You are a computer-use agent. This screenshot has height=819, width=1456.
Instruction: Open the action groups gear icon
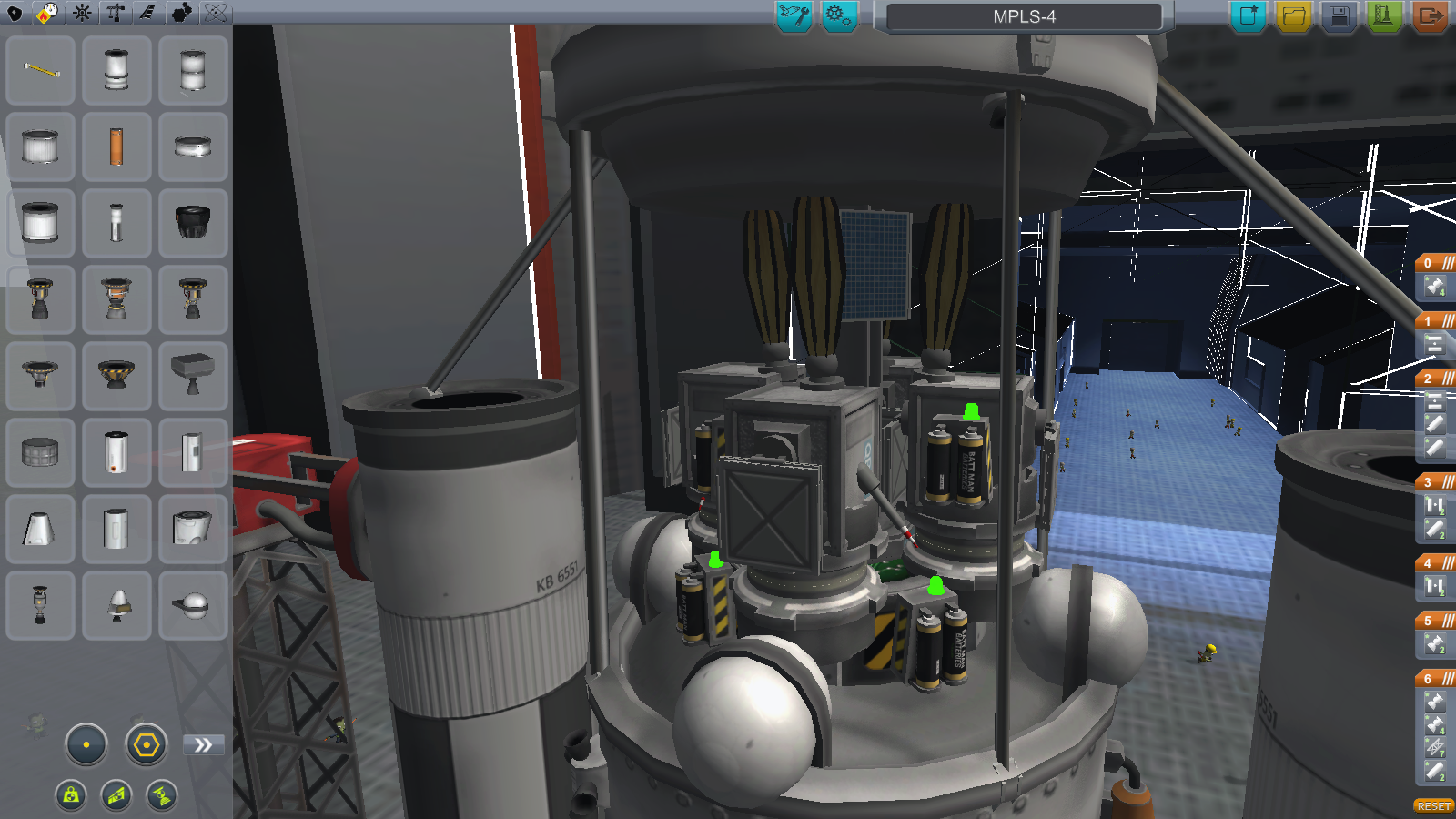(838, 15)
